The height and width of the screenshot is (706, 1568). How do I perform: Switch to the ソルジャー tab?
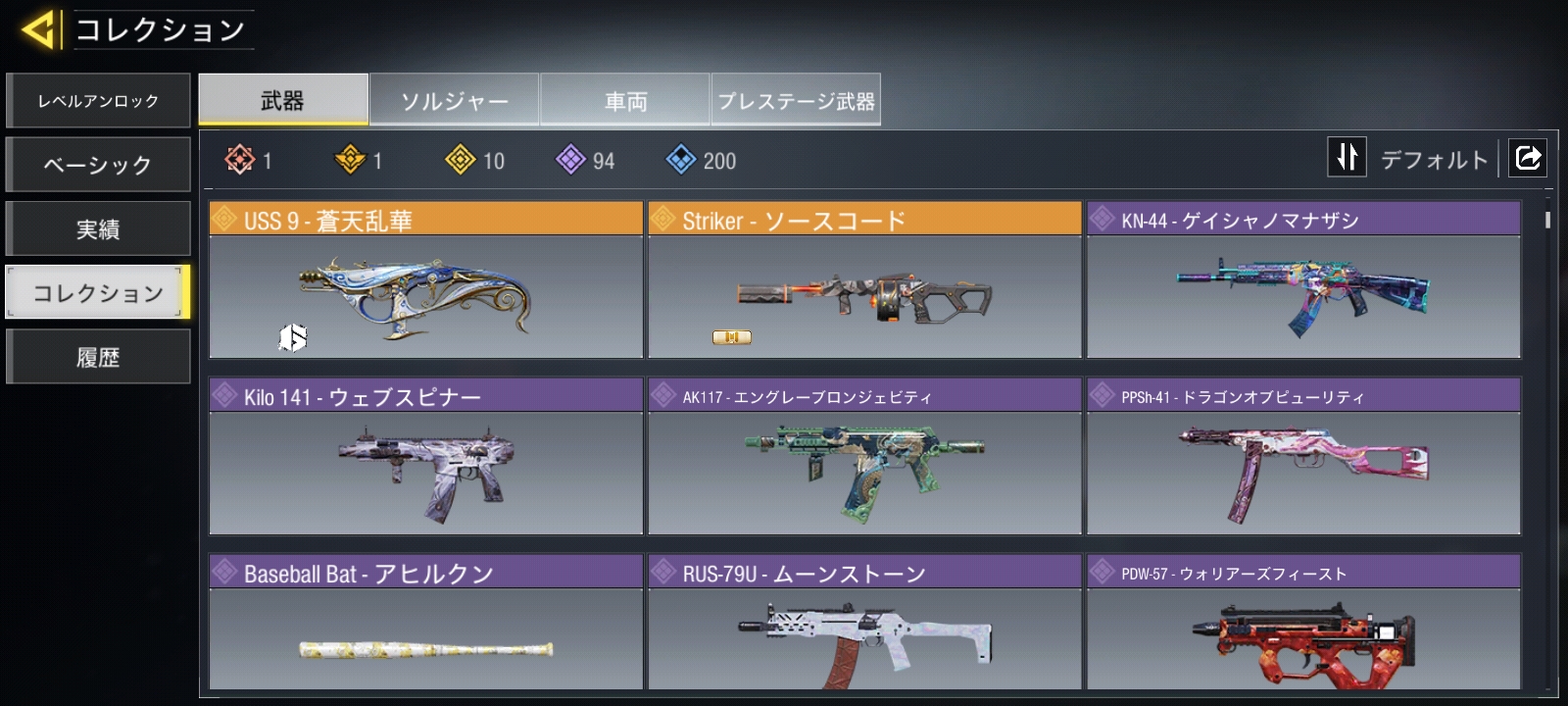tap(455, 100)
